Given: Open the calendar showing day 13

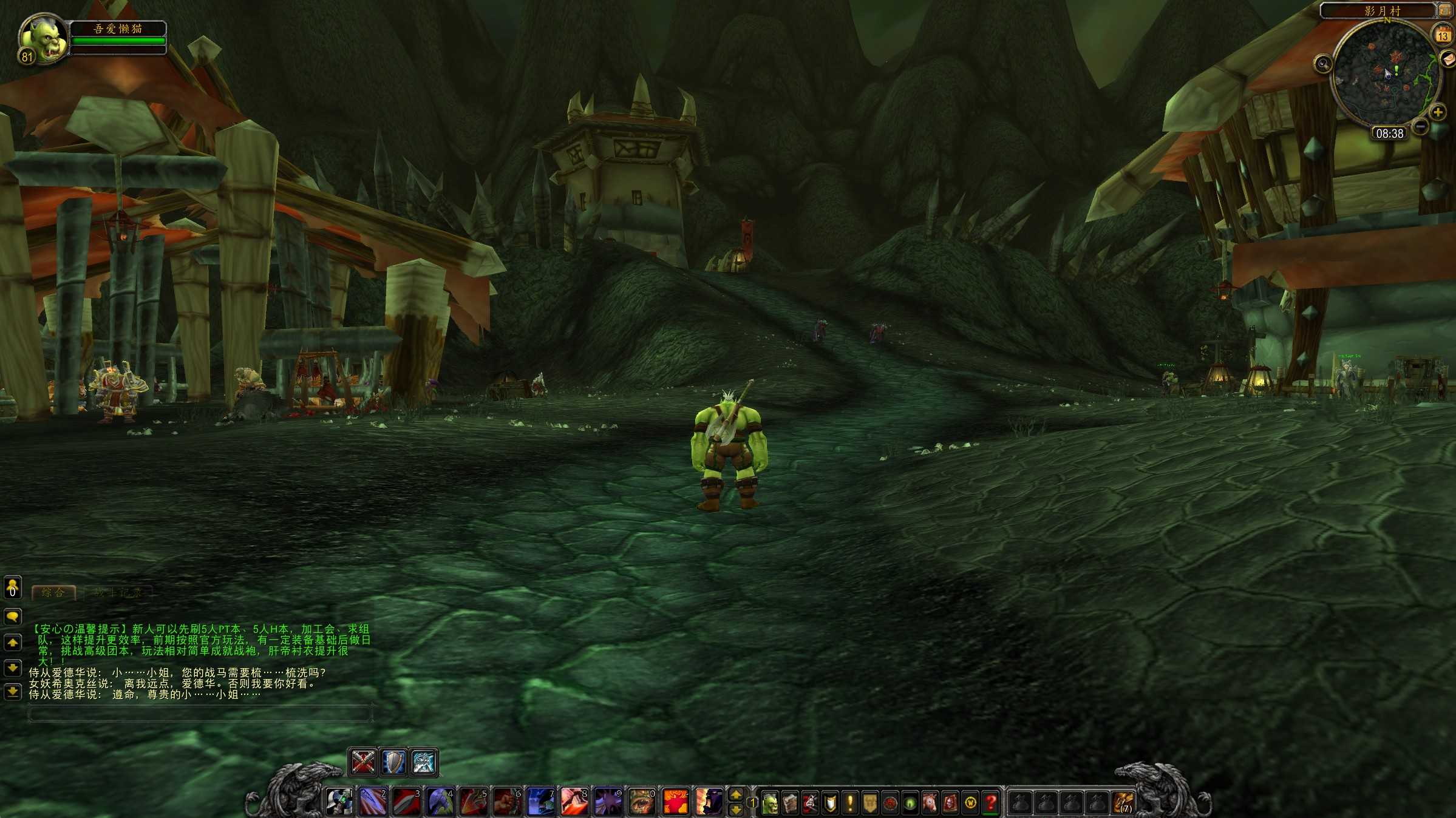Looking at the screenshot, I should tap(1443, 35).
